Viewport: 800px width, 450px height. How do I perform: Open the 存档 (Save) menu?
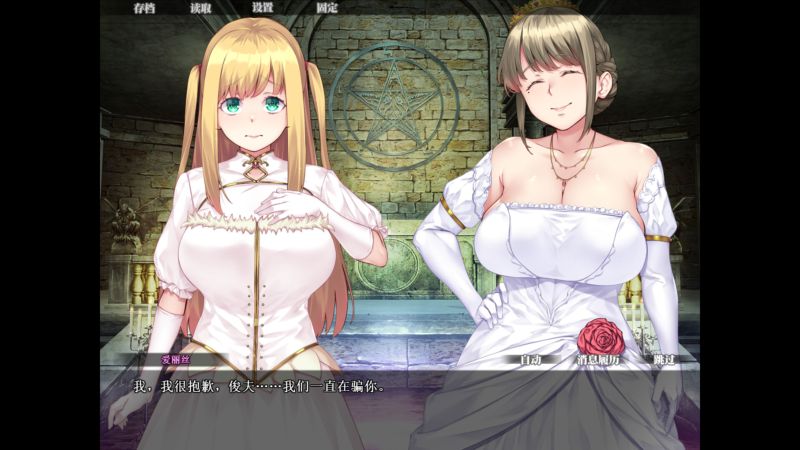(144, 8)
